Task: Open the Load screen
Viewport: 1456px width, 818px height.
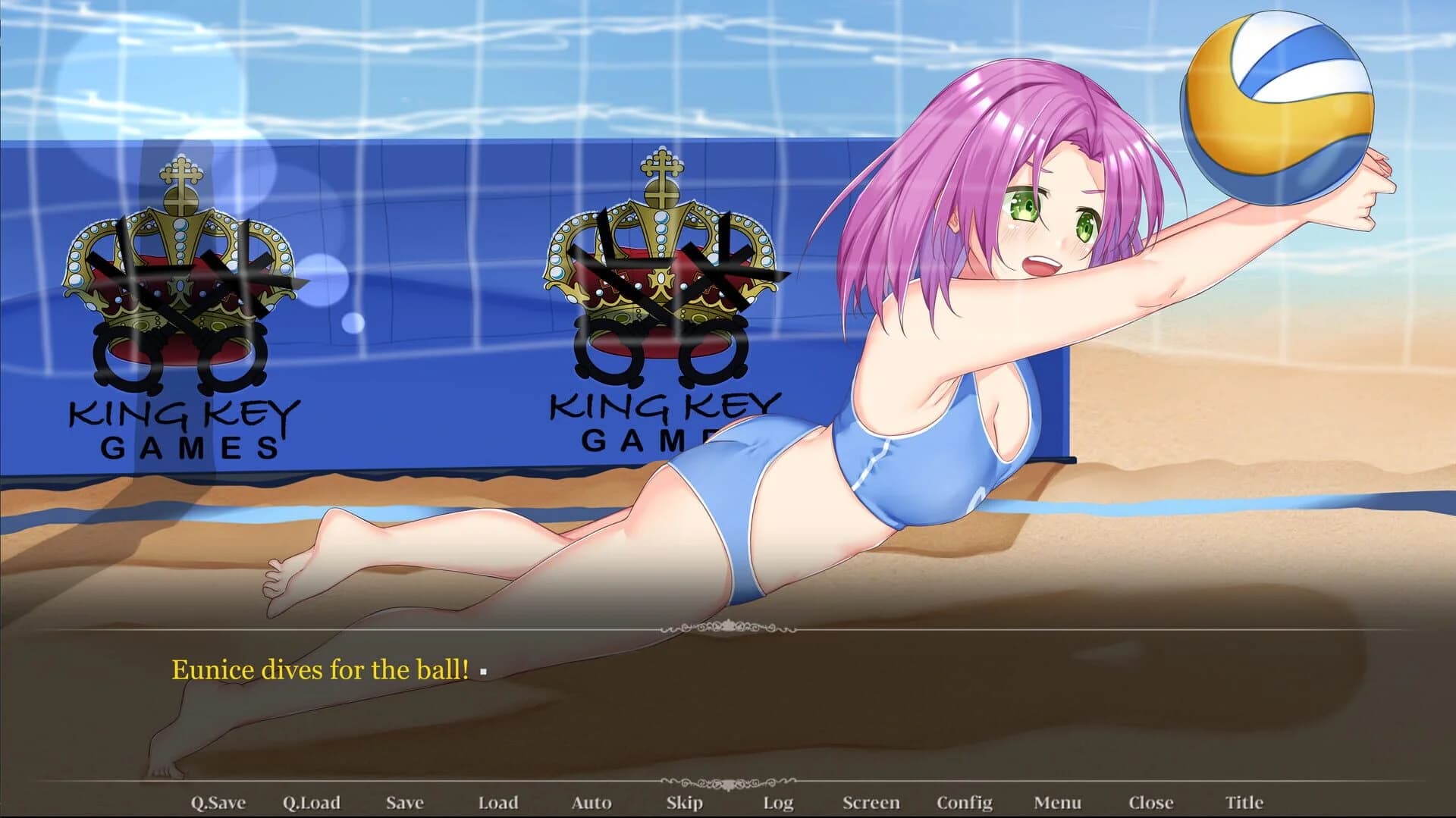Action: tap(499, 801)
